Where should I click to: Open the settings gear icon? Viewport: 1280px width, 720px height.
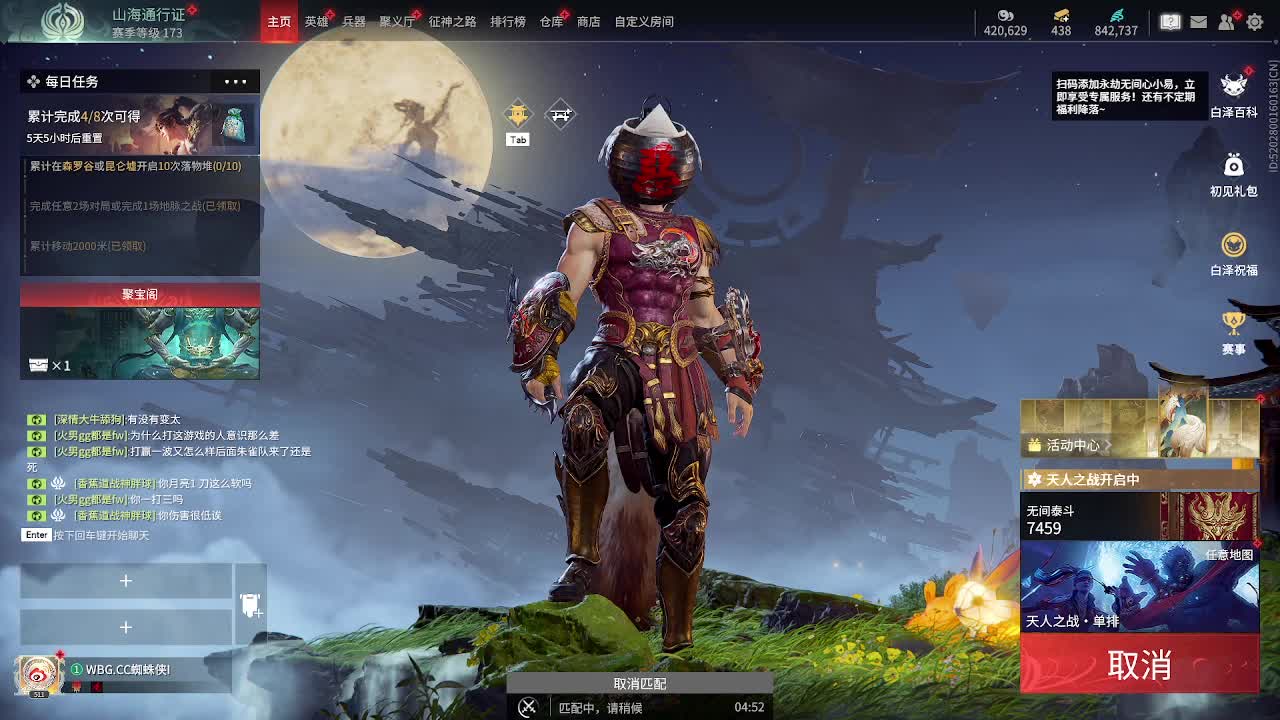pos(1255,21)
